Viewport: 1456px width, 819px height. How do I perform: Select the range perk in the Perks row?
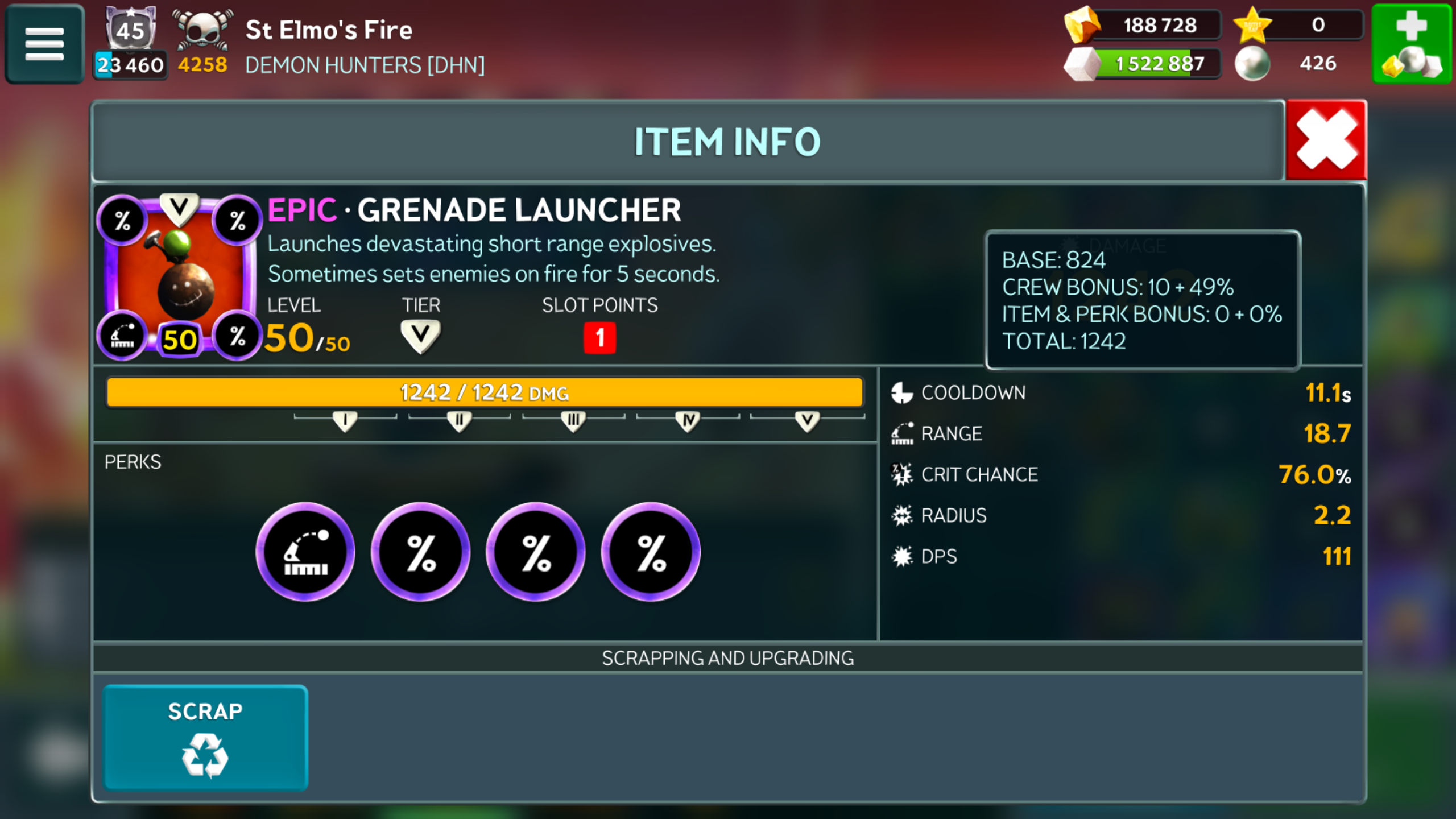[305, 552]
